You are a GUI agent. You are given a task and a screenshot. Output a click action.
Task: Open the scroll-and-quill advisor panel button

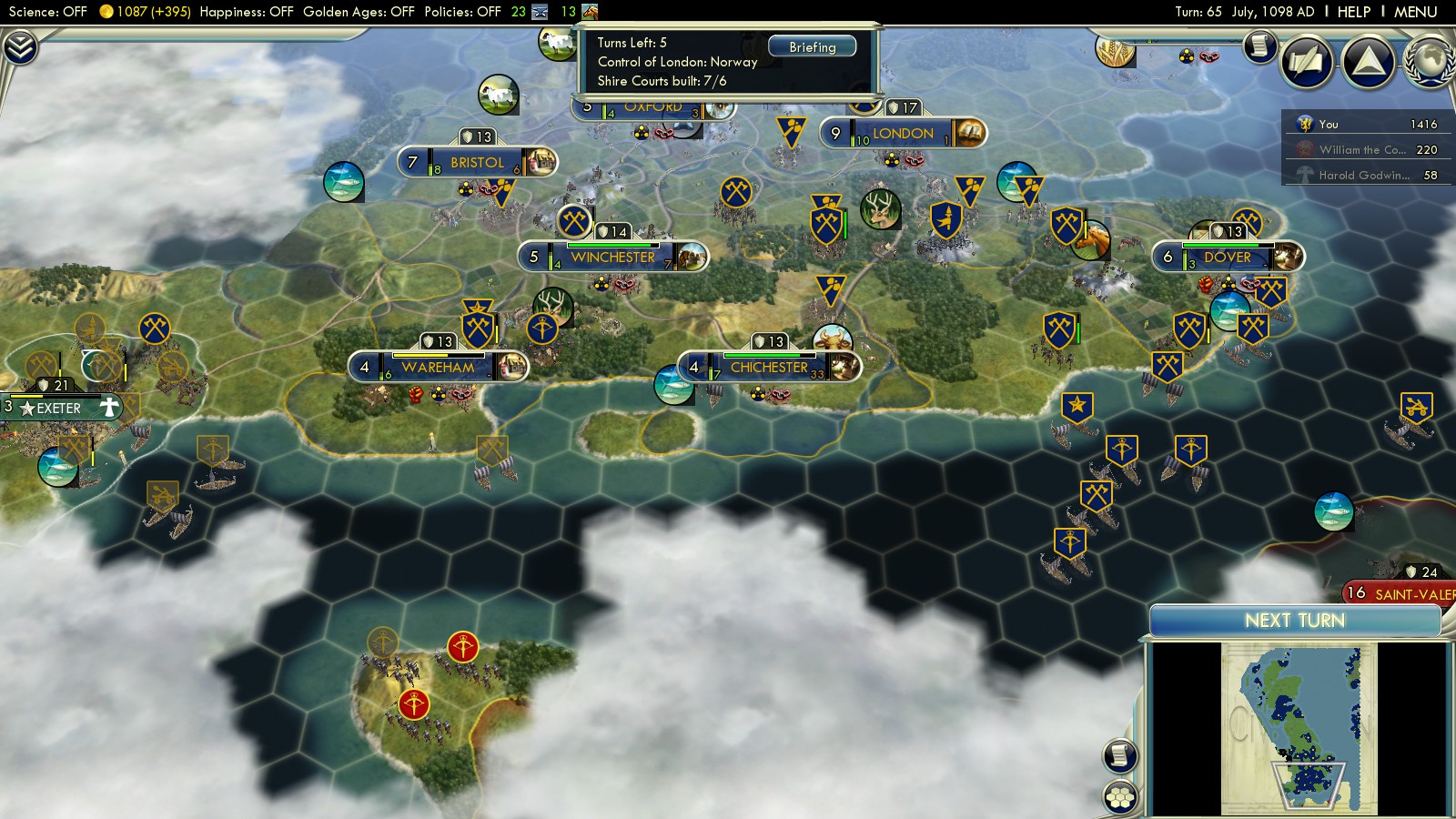pyautogui.click(x=1307, y=62)
